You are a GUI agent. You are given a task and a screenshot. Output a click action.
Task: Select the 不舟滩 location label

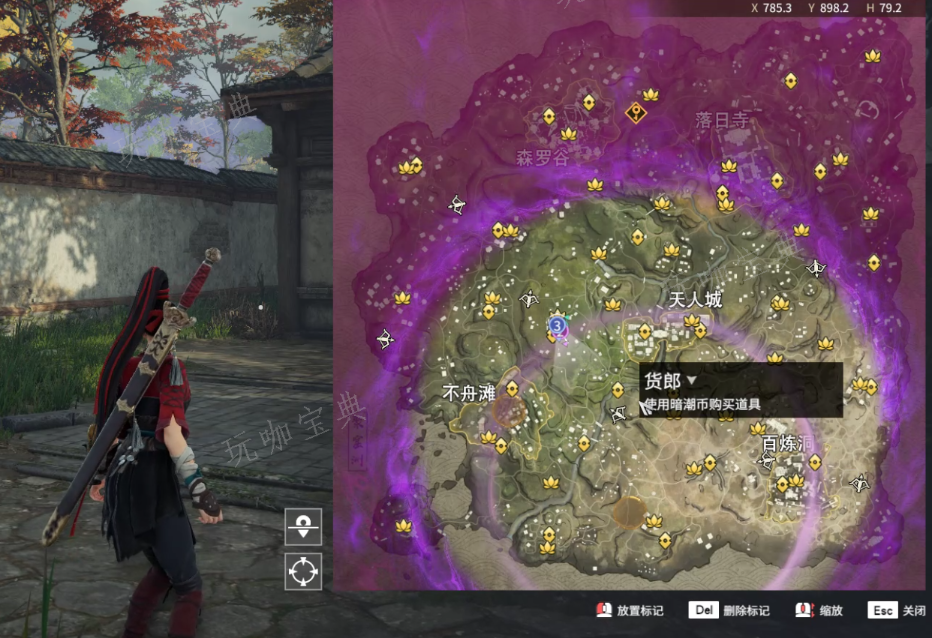[468, 393]
